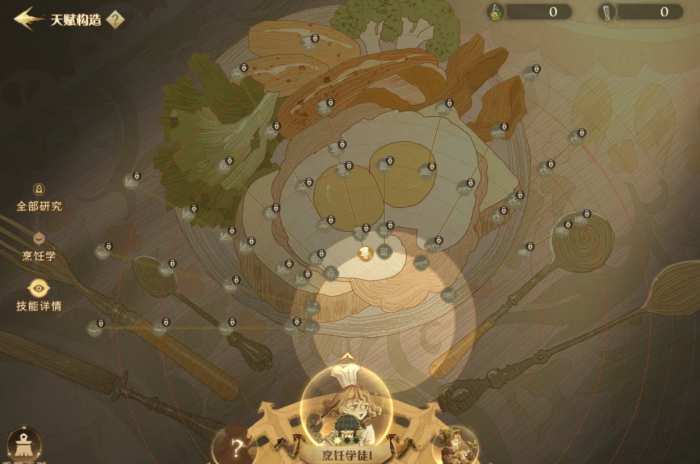700x464 pixels.
Task: Select the 全部研究 category
Action: [x=39, y=190]
